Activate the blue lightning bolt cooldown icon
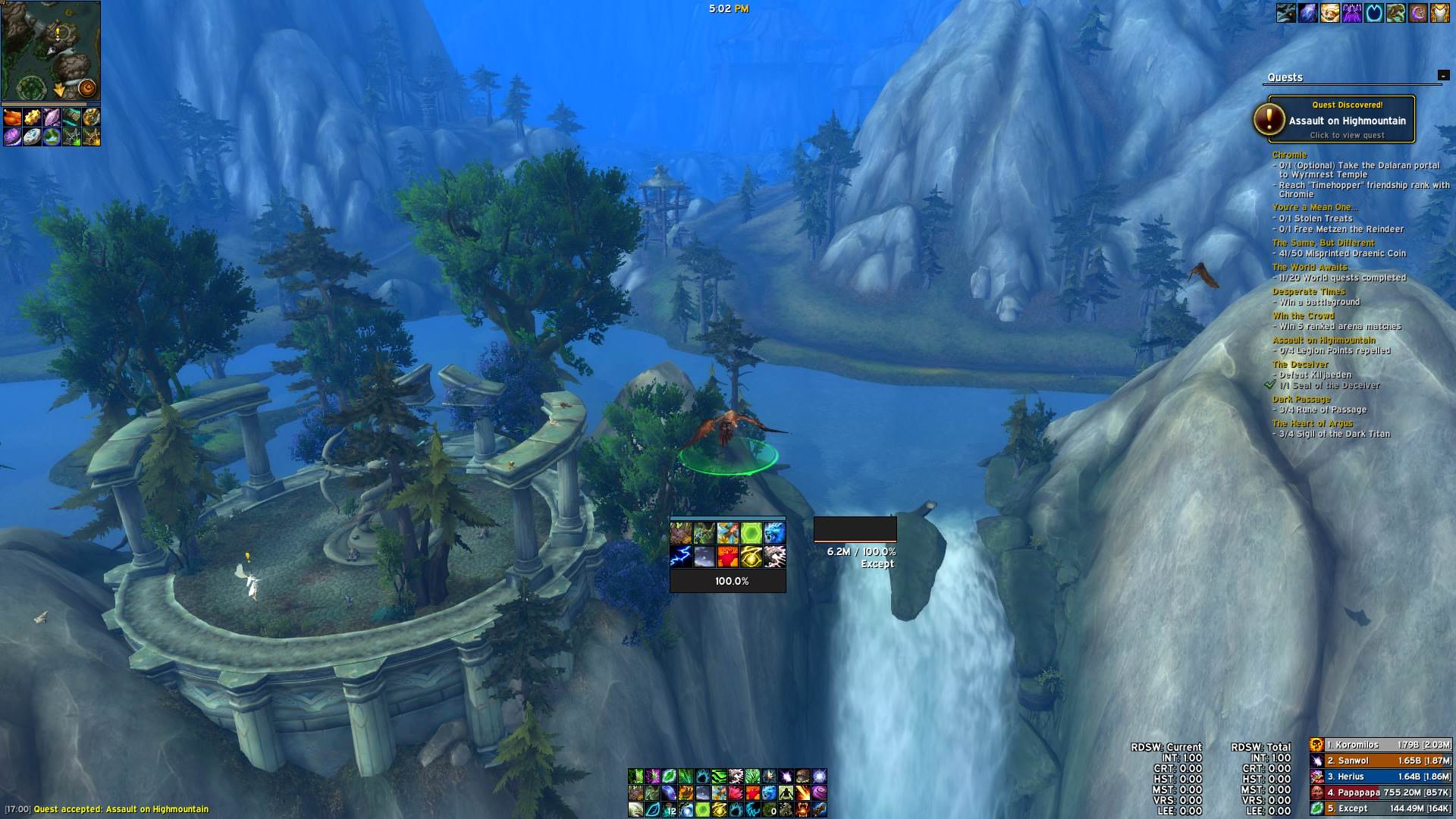Viewport: 1456px width, 819px height. (x=680, y=557)
